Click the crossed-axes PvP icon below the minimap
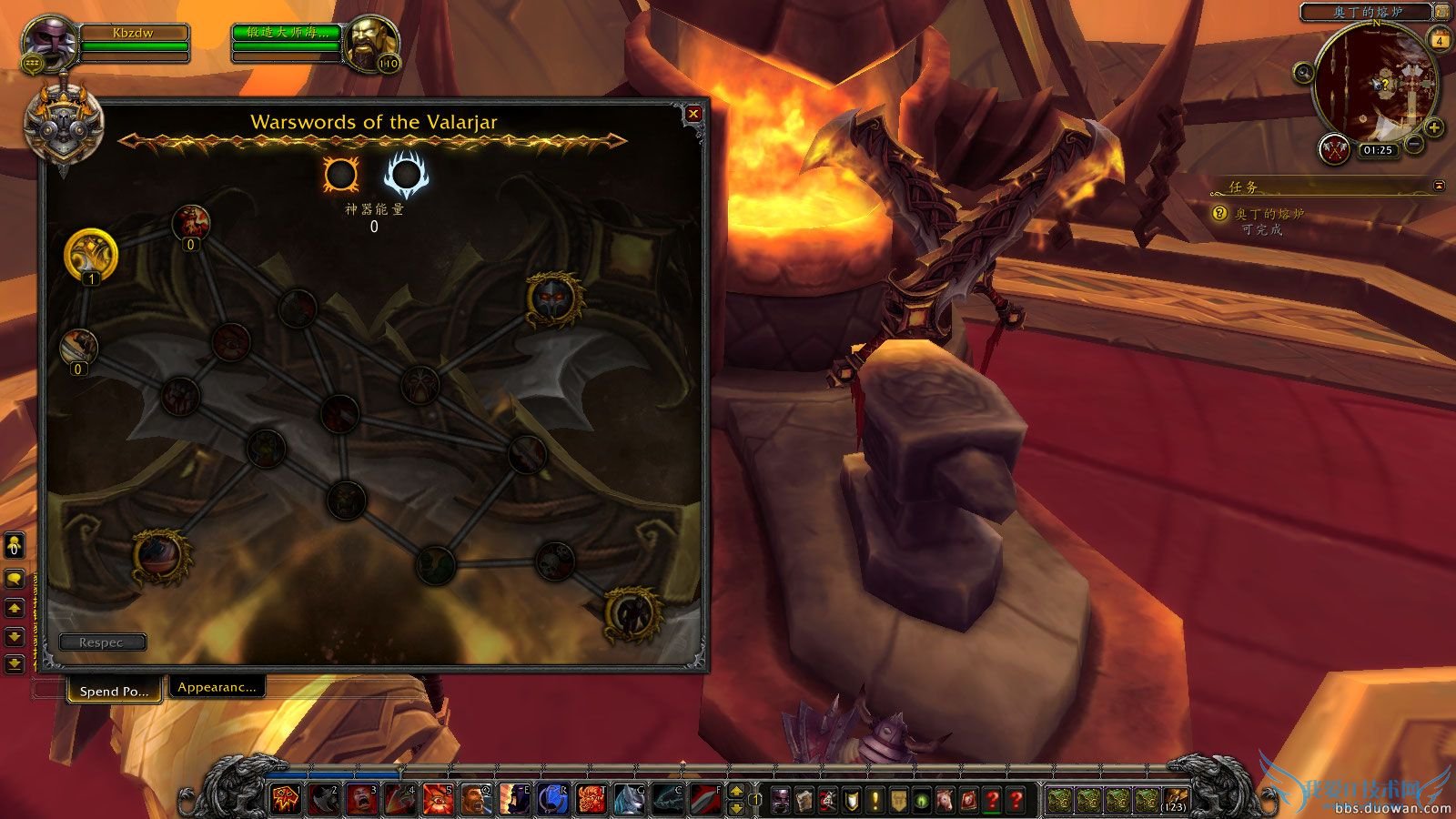The width and height of the screenshot is (1456, 819). point(1334,149)
